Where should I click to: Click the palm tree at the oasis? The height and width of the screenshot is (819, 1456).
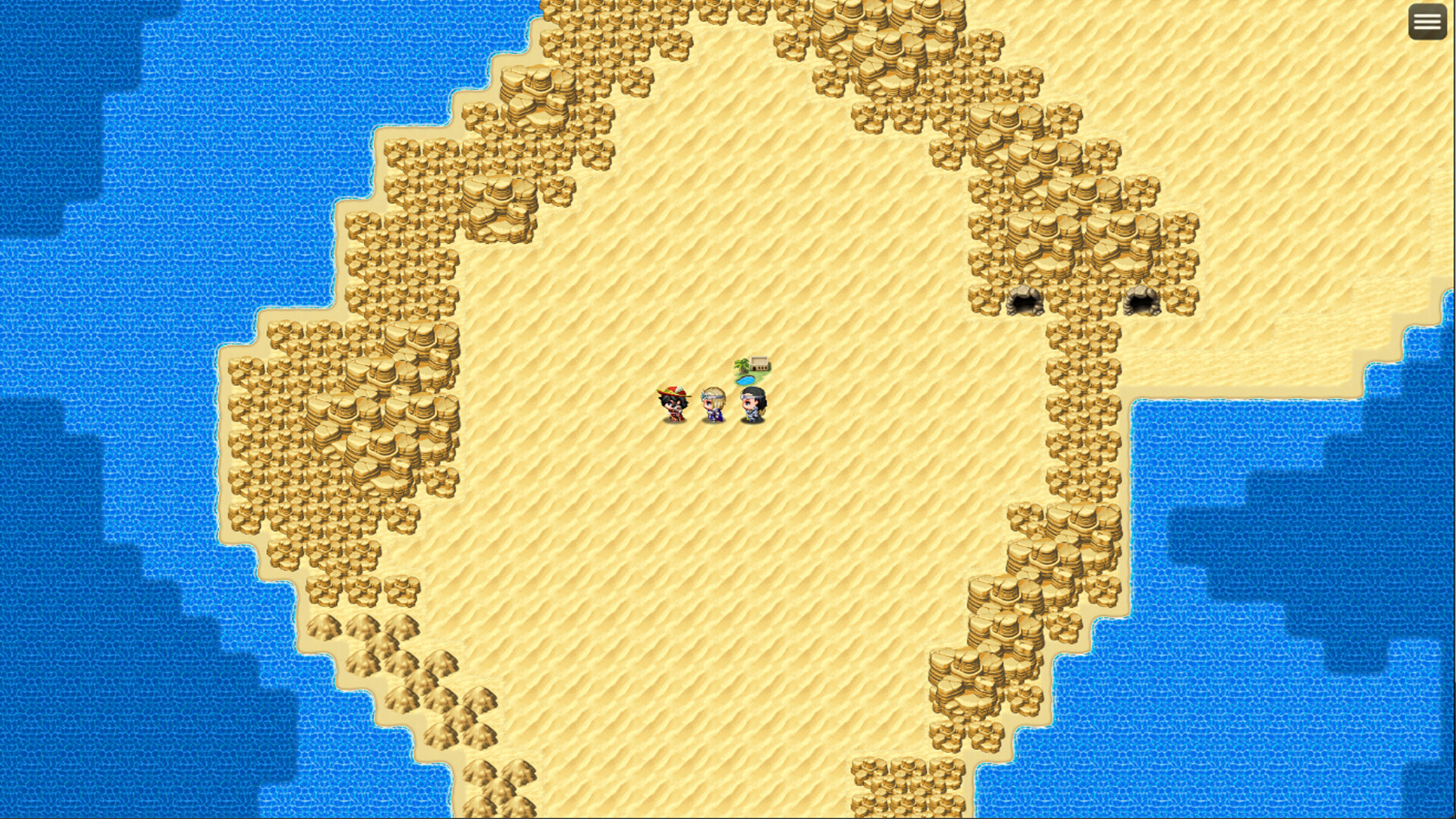coord(742,366)
